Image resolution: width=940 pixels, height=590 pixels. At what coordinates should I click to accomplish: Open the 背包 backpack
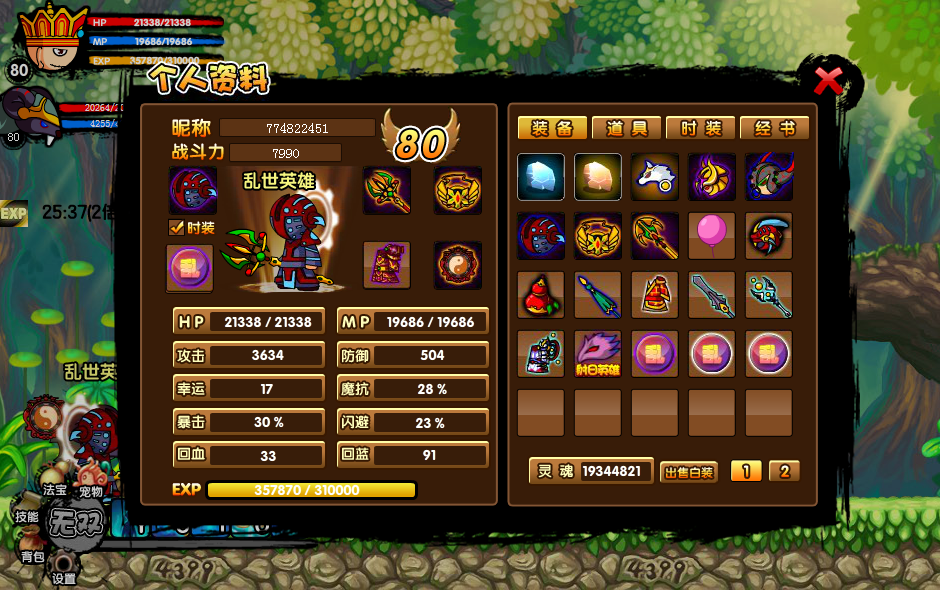tap(32, 554)
